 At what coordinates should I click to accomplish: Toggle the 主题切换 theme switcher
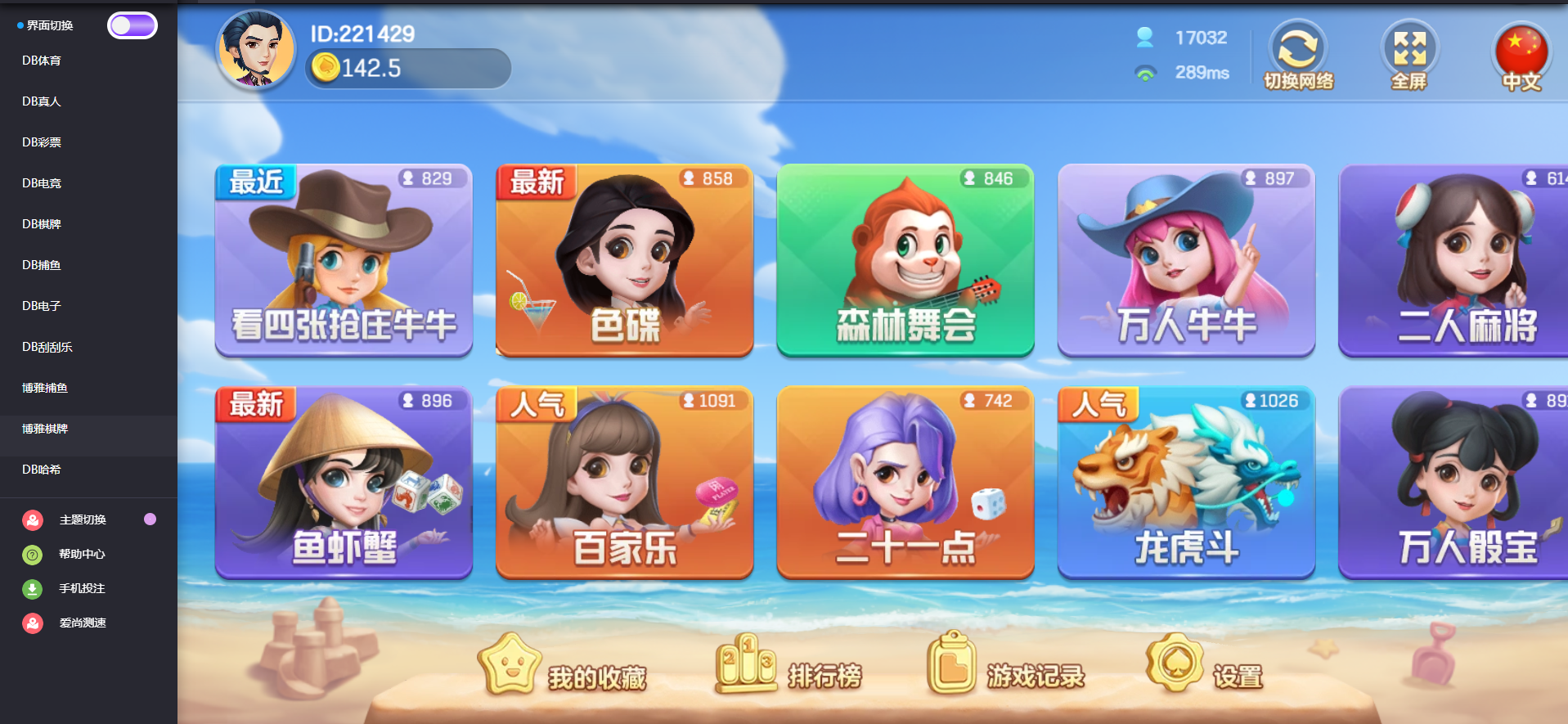(x=149, y=519)
